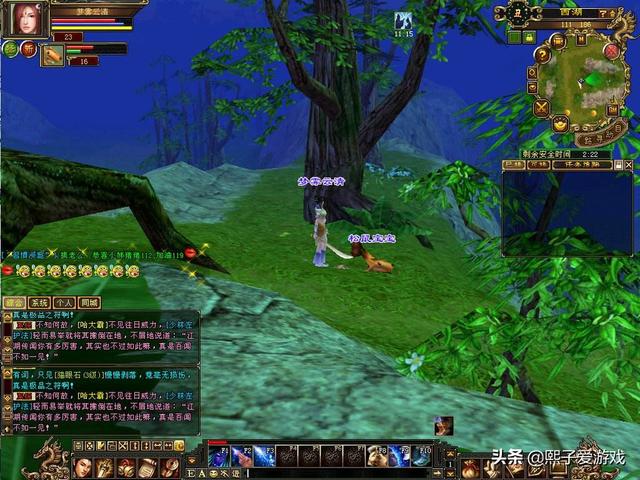
Task: Click the question mark button beside the minimap
Action: point(543,56)
